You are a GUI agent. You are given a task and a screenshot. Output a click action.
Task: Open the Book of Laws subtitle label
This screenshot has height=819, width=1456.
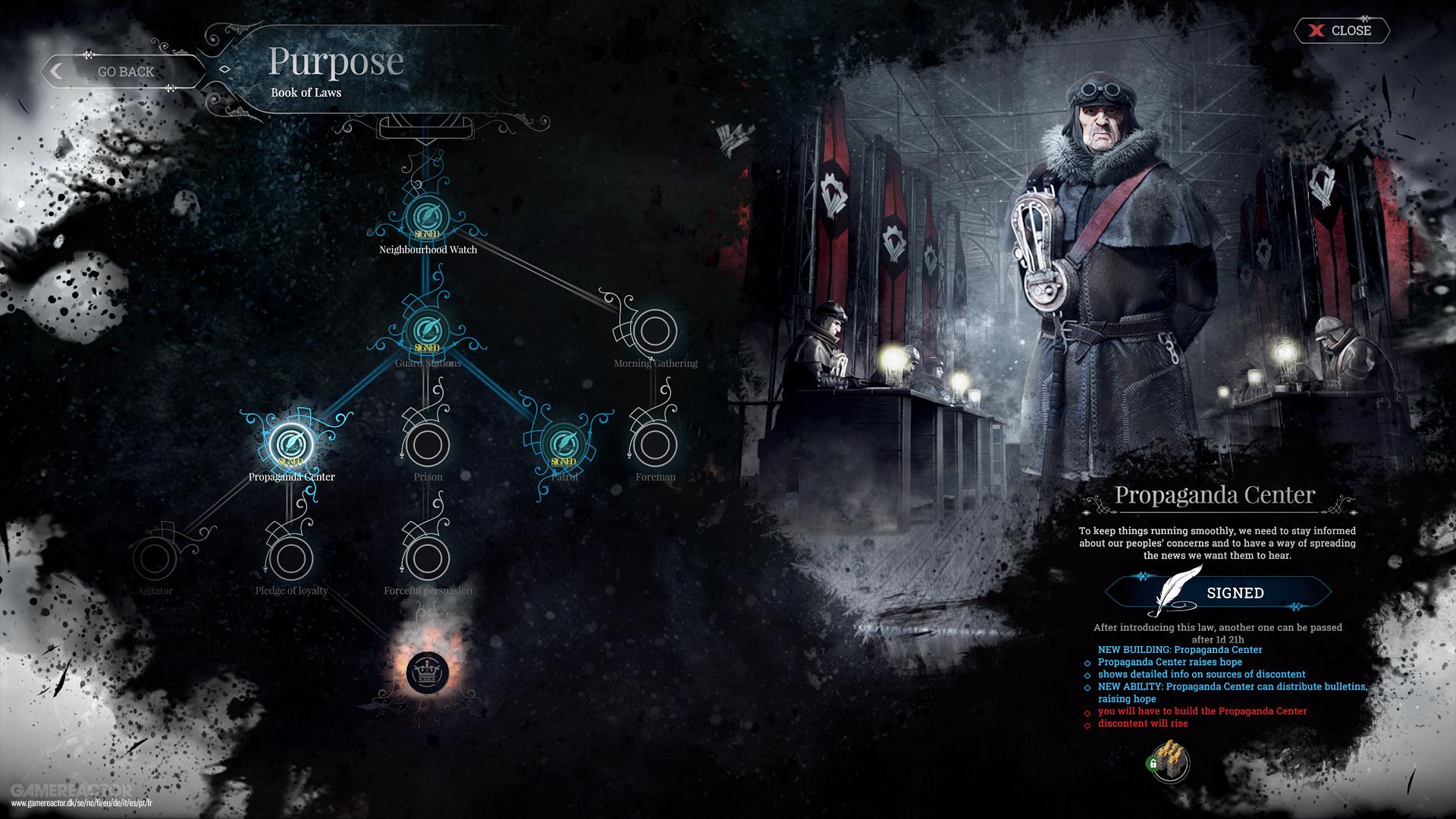[306, 93]
